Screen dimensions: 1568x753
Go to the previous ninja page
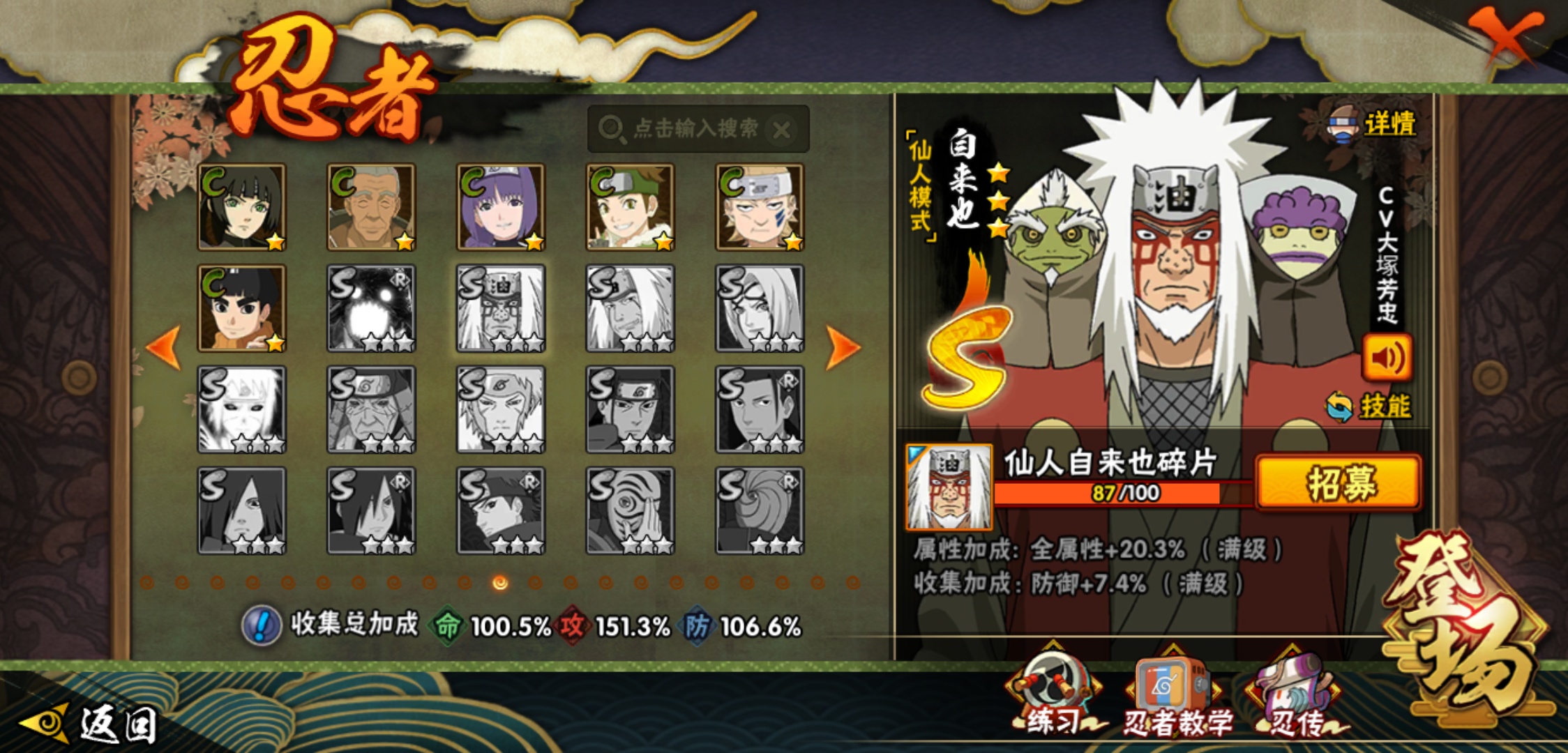click(165, 347)
